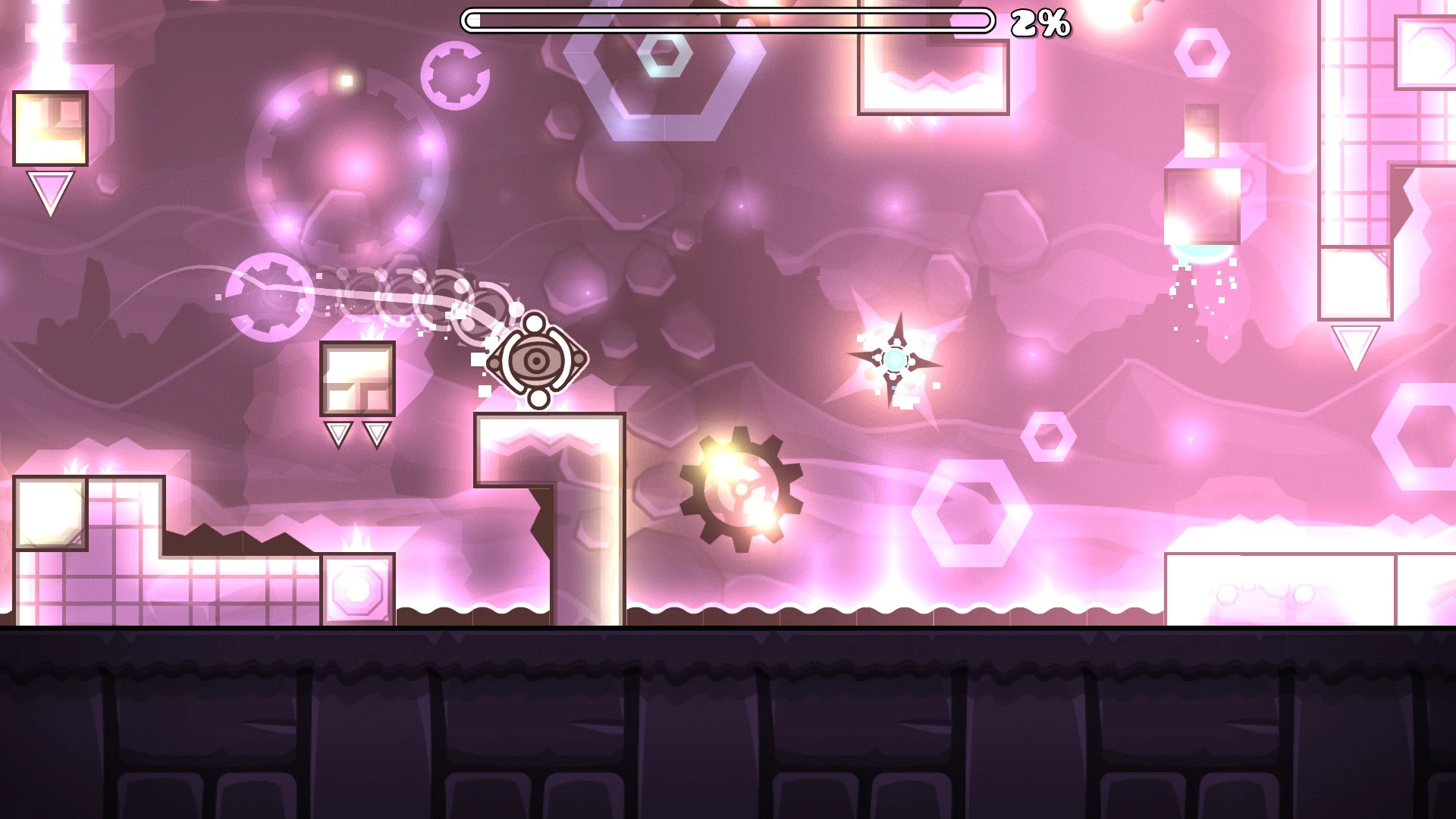Click the small pink hexagon on the right

tap(1050, 435)
